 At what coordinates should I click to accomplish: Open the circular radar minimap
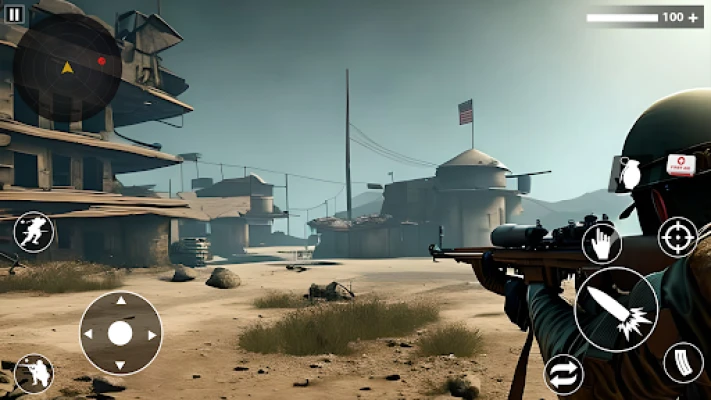point(67,67)
